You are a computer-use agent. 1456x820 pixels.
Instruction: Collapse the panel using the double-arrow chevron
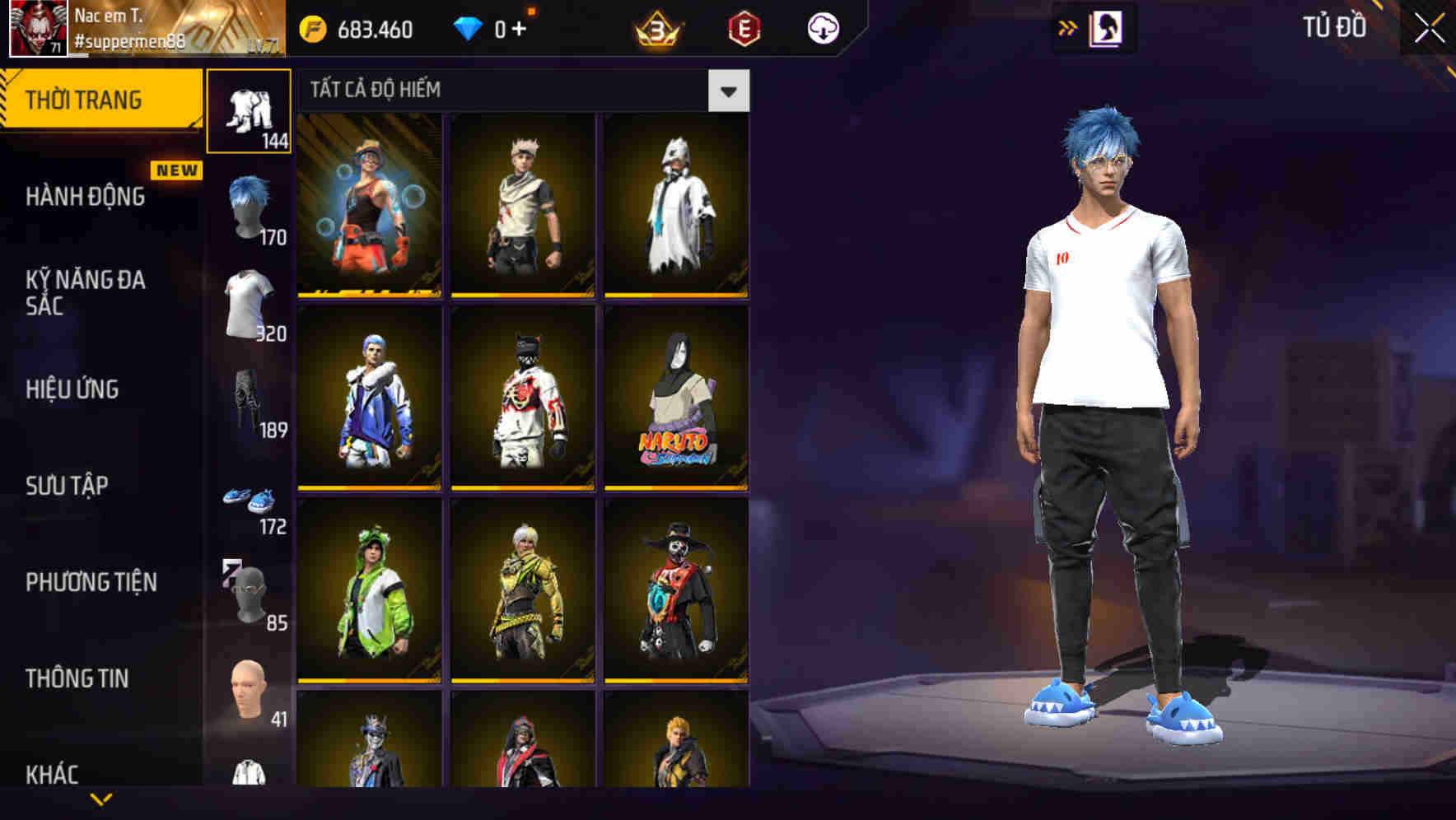click(x=1069, y=26)
